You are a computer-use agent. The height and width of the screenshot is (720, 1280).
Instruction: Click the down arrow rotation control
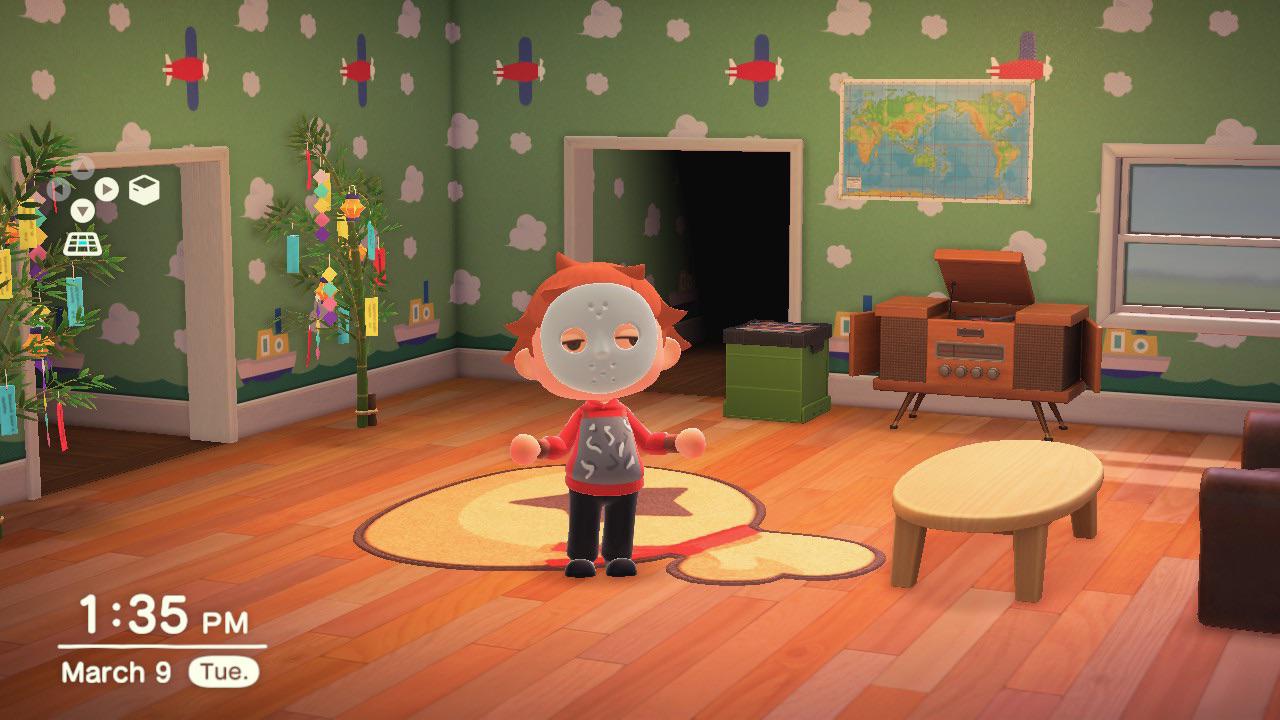point(82,209)
